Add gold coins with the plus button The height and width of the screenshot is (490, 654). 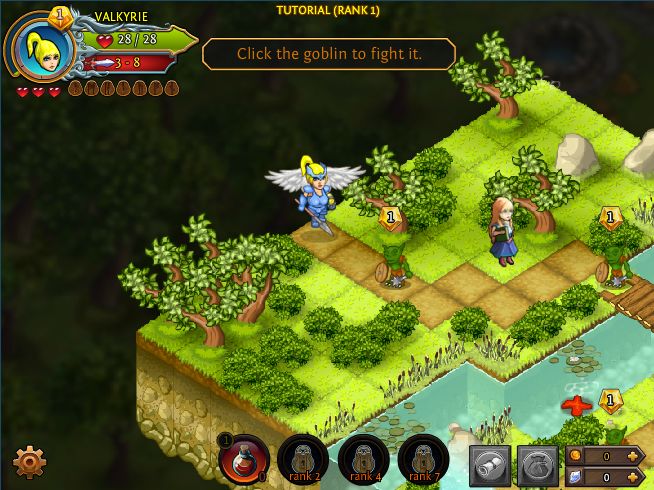(634, 456)
